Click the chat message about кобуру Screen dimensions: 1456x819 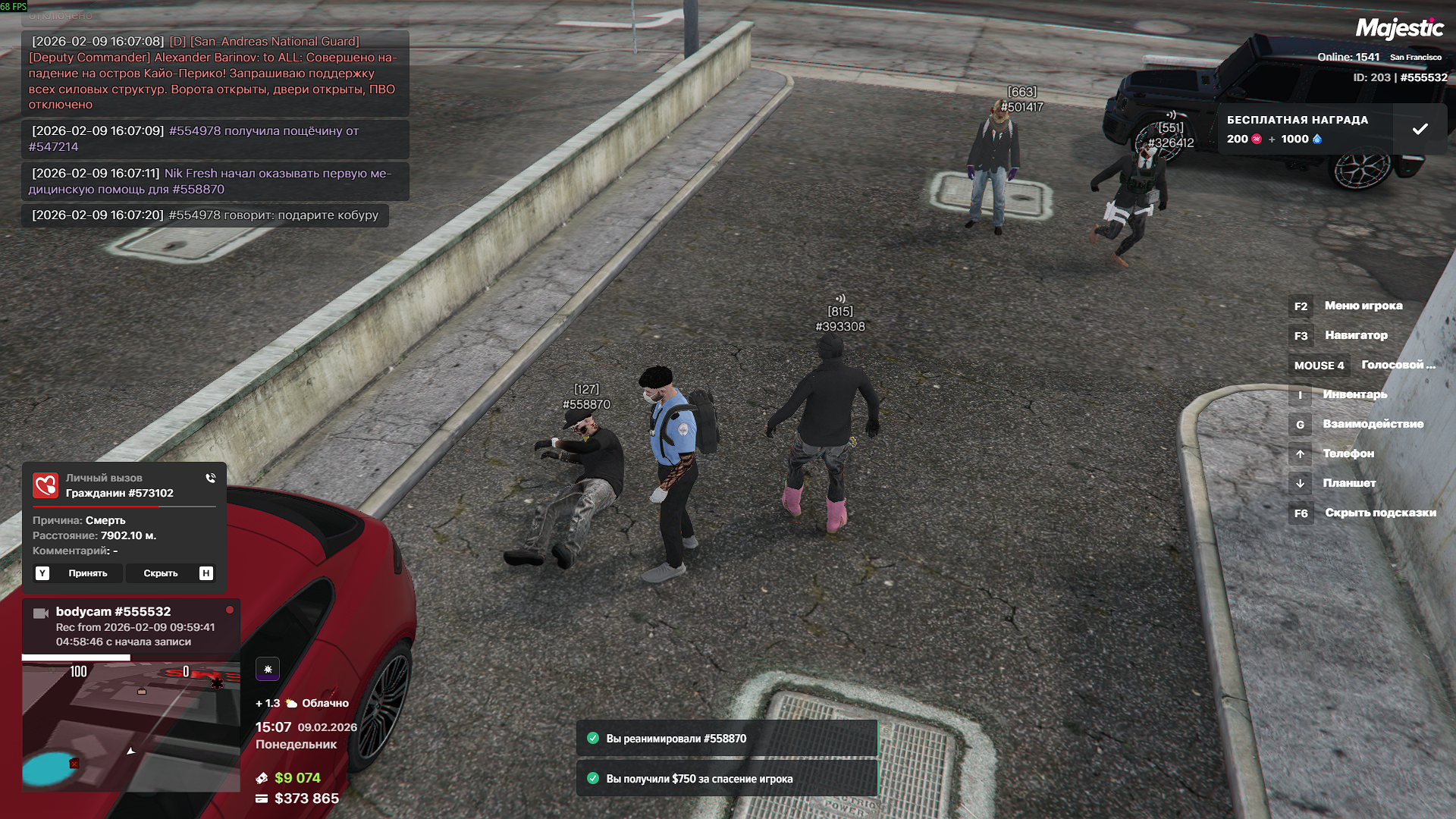tap(205, 215)
